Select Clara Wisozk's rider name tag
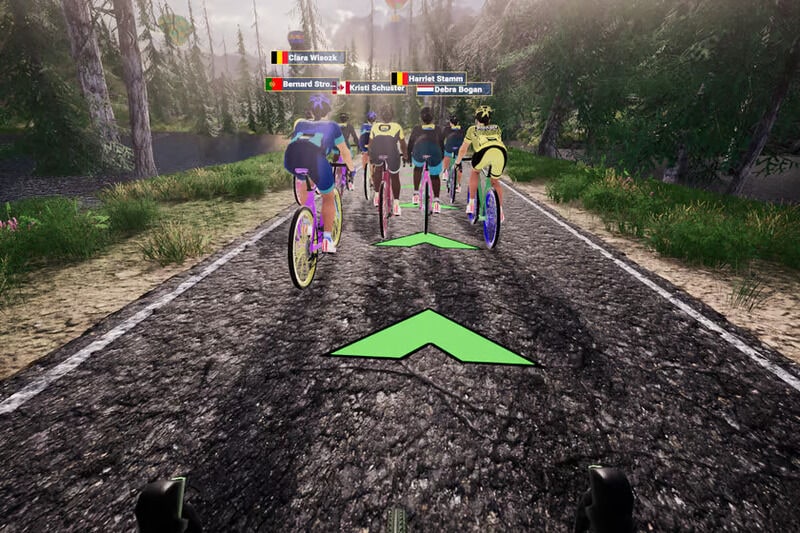800x533 pixels. (308, 58)
